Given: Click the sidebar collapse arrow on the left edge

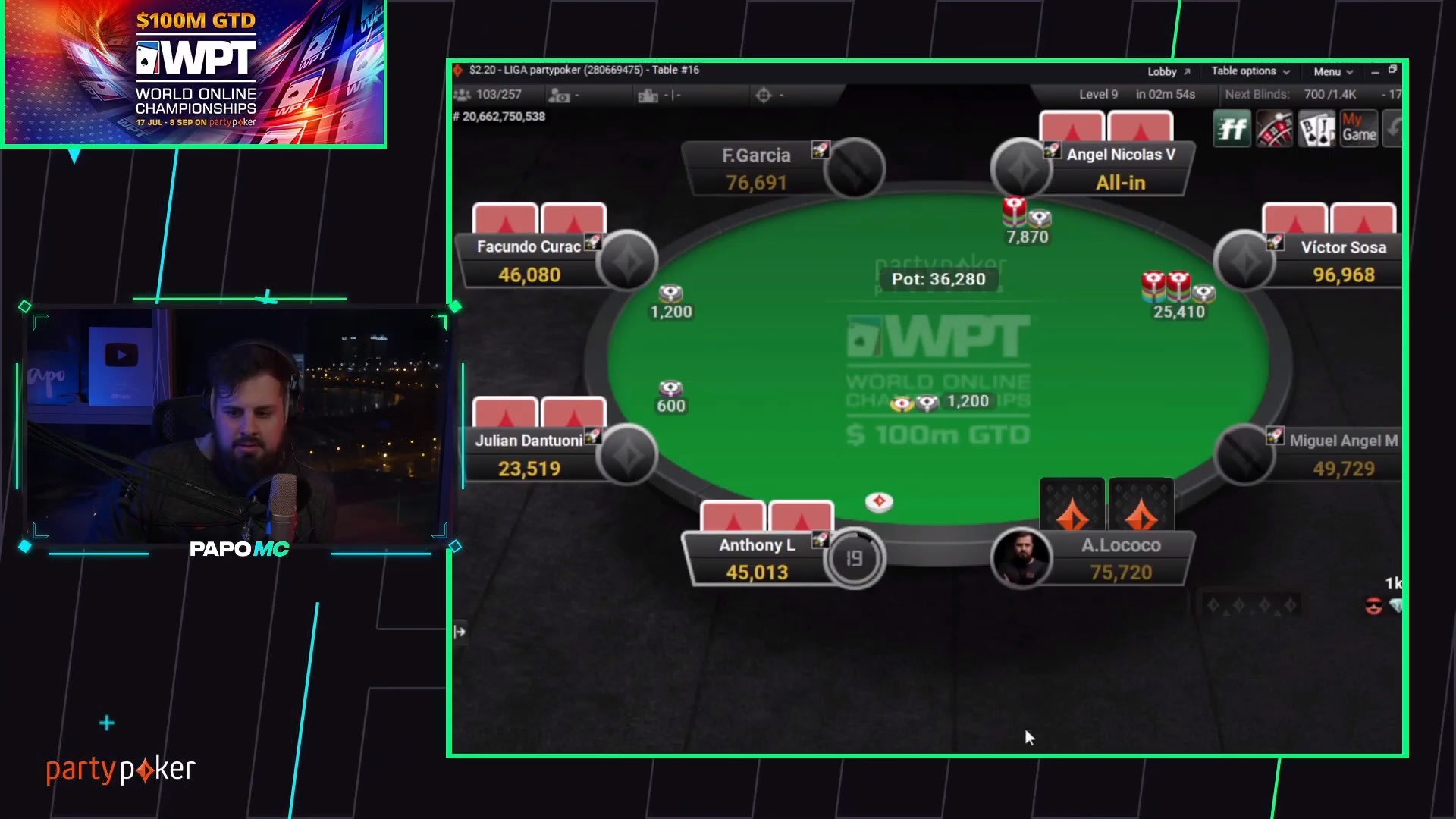Looking at the screenshot, I should coord(458,630).
